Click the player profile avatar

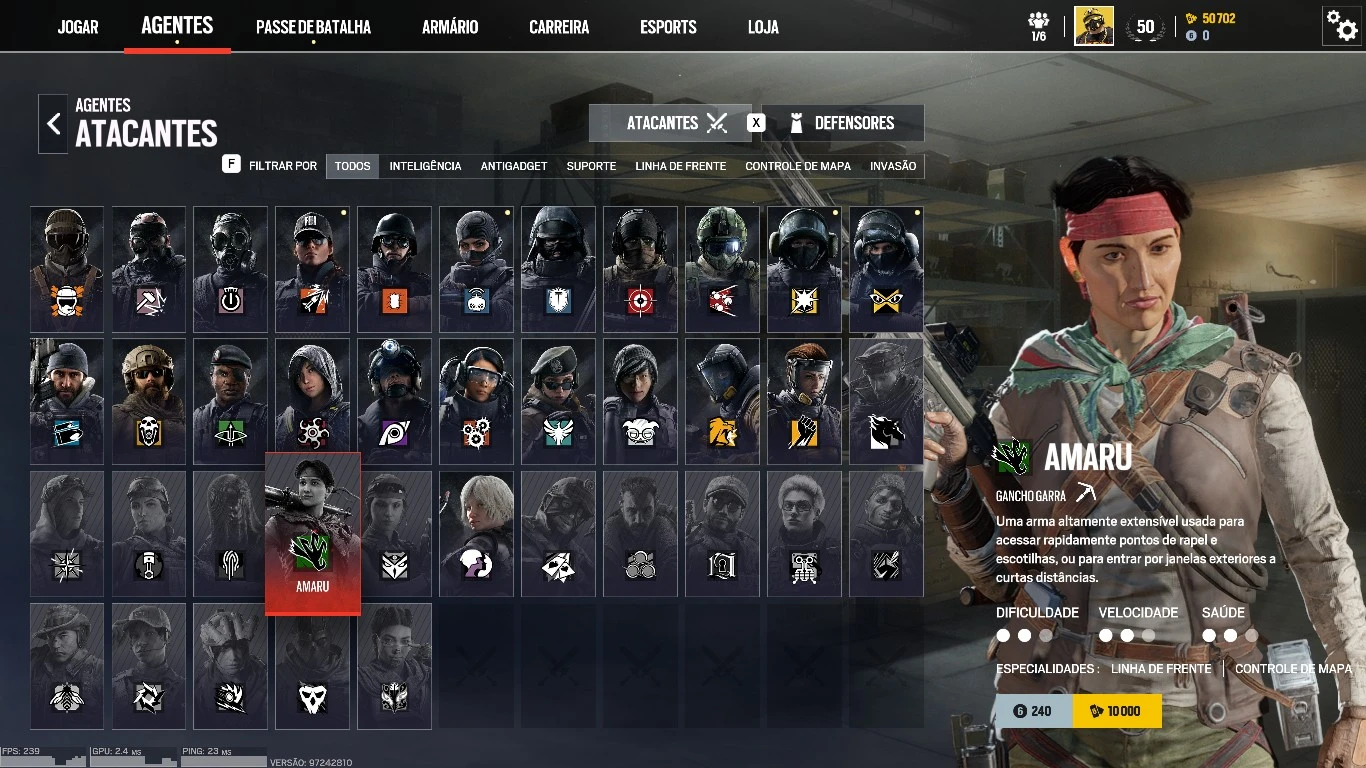(x=1094, y=26)
